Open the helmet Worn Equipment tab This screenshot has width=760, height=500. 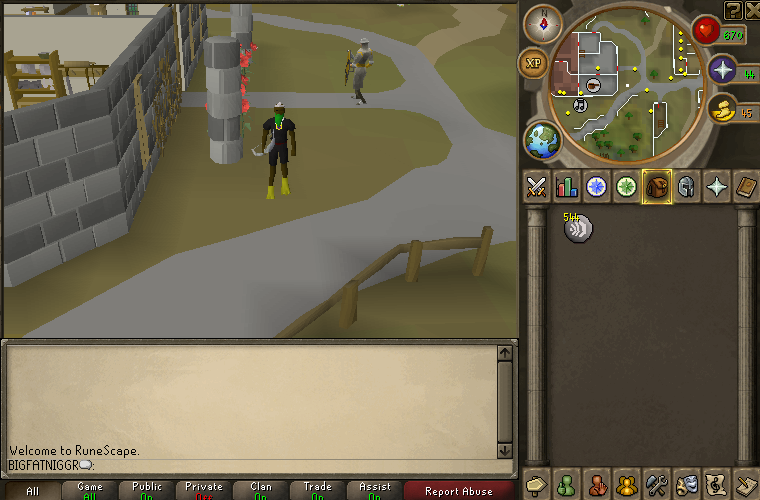click(687, 186)
